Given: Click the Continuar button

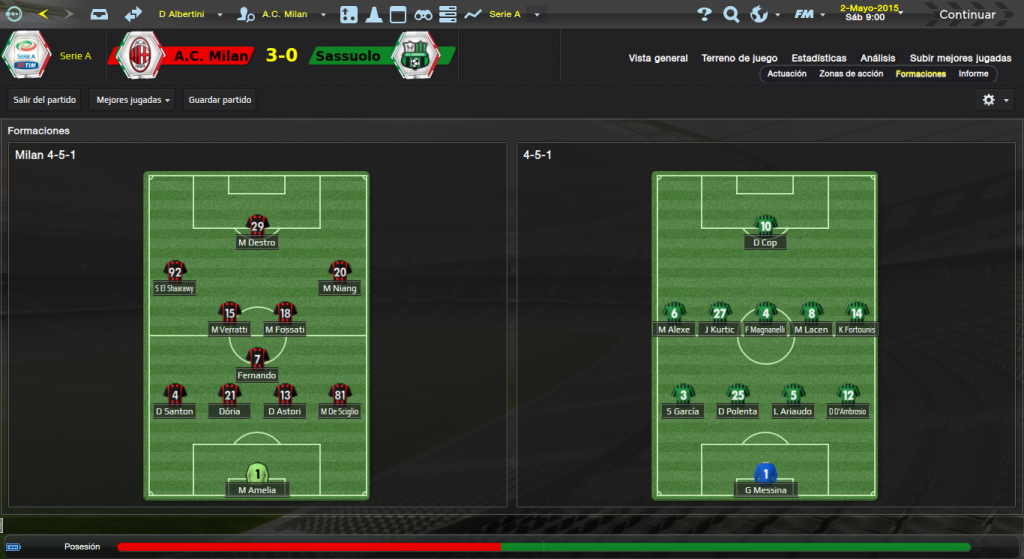Looking at the screenshot, I should [x=966, y=15].
